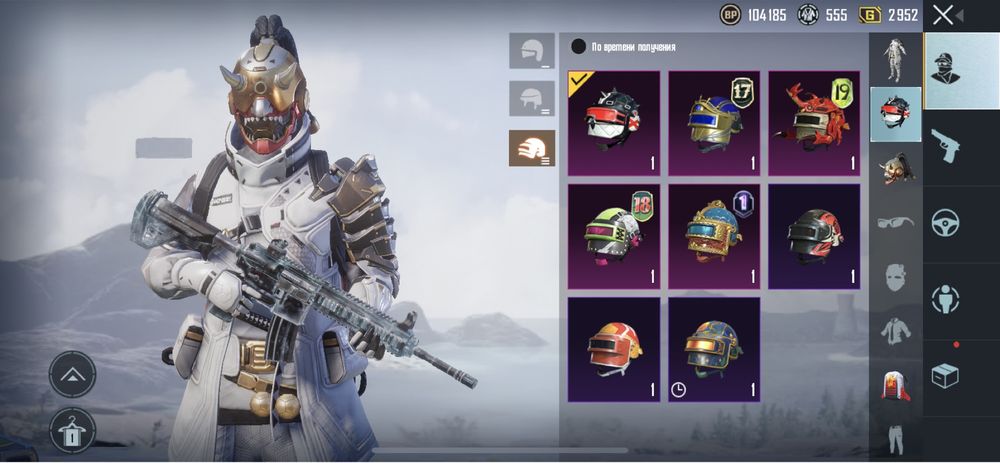Open the pistol weapons tab
The image size is (1000, 463).
pyautogui.click(x=946, y=146)
